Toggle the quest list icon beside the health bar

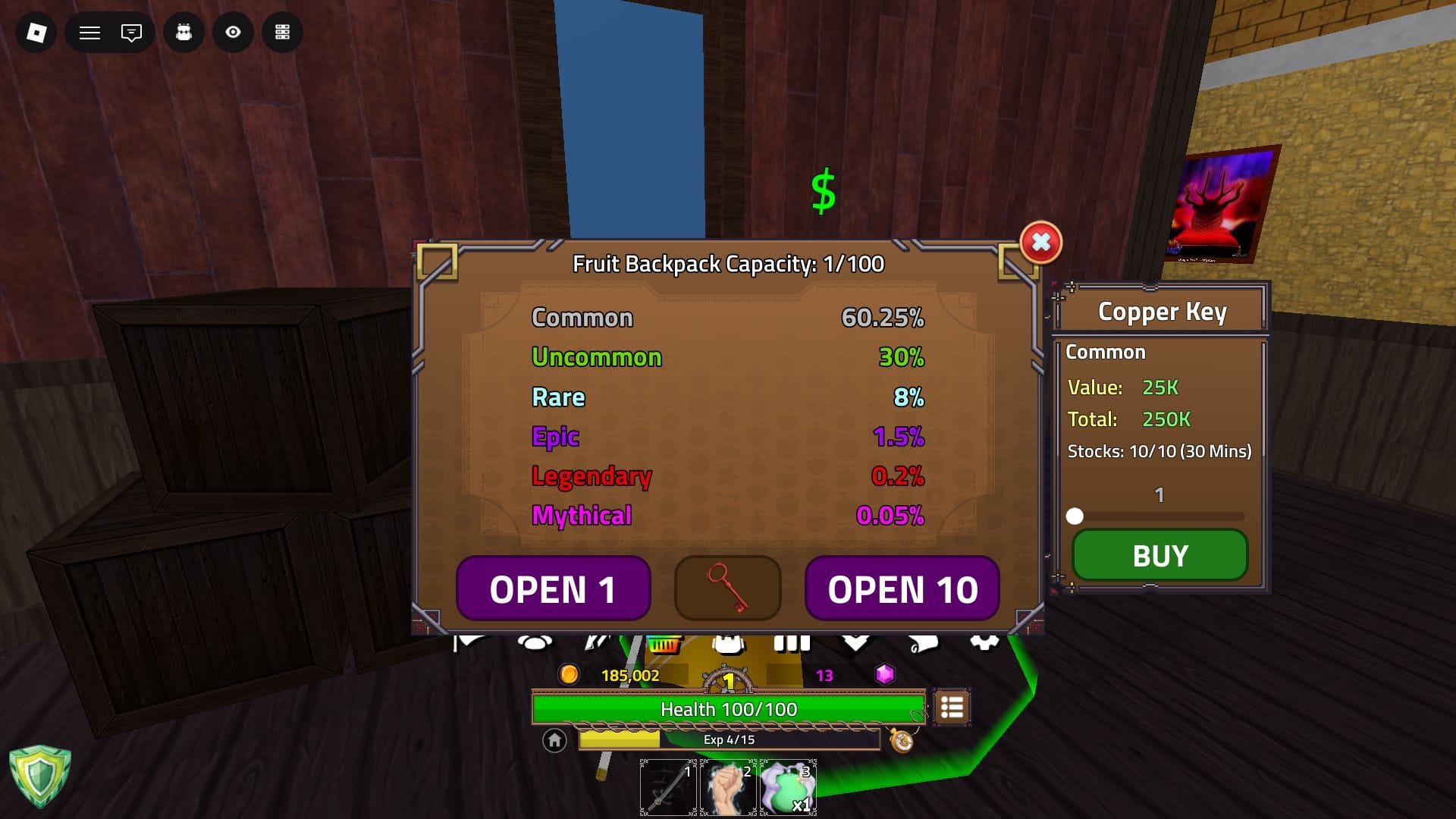click(x=952, y=708)
